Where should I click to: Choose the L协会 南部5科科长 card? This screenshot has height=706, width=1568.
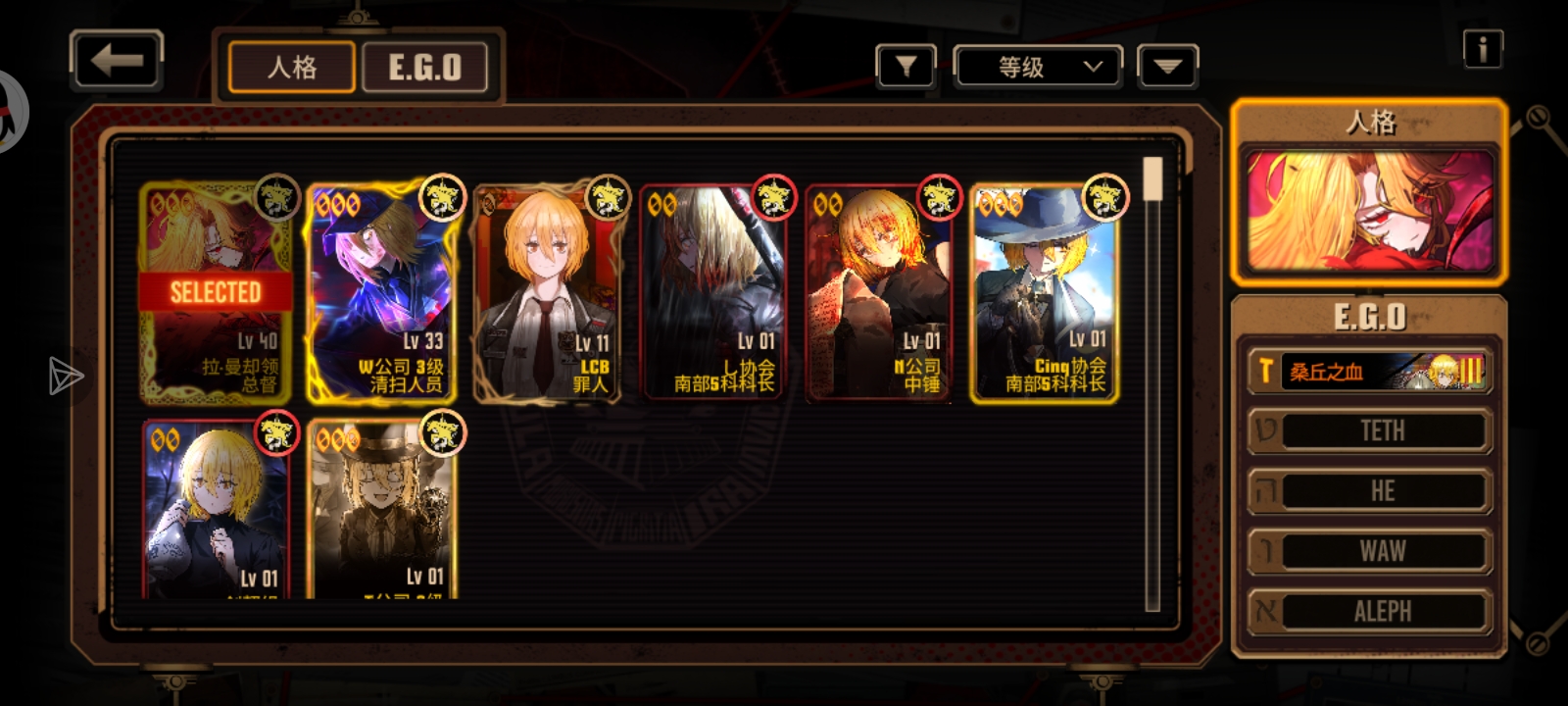(712, 292)
